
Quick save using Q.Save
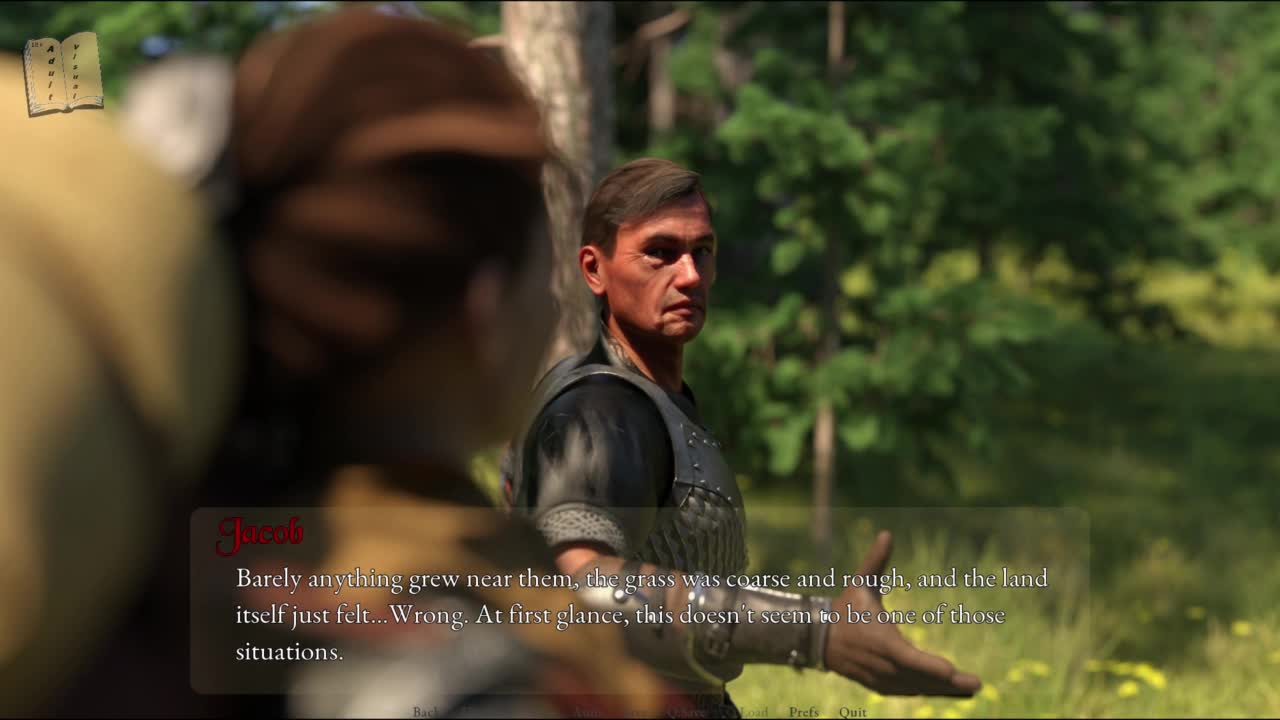pos(686,712)
